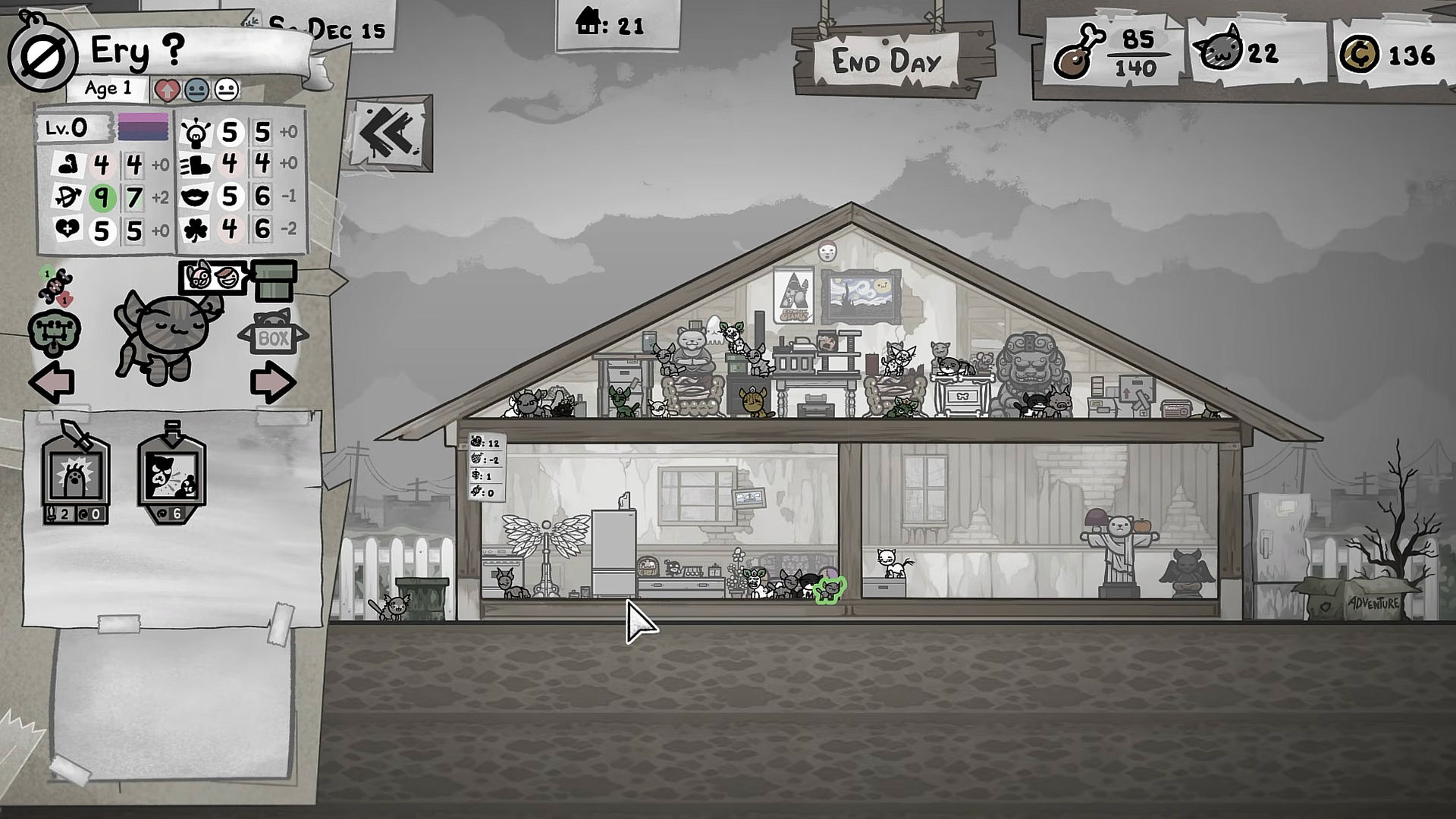
Task: Click the red heart status icon
Action: point(166,90)
